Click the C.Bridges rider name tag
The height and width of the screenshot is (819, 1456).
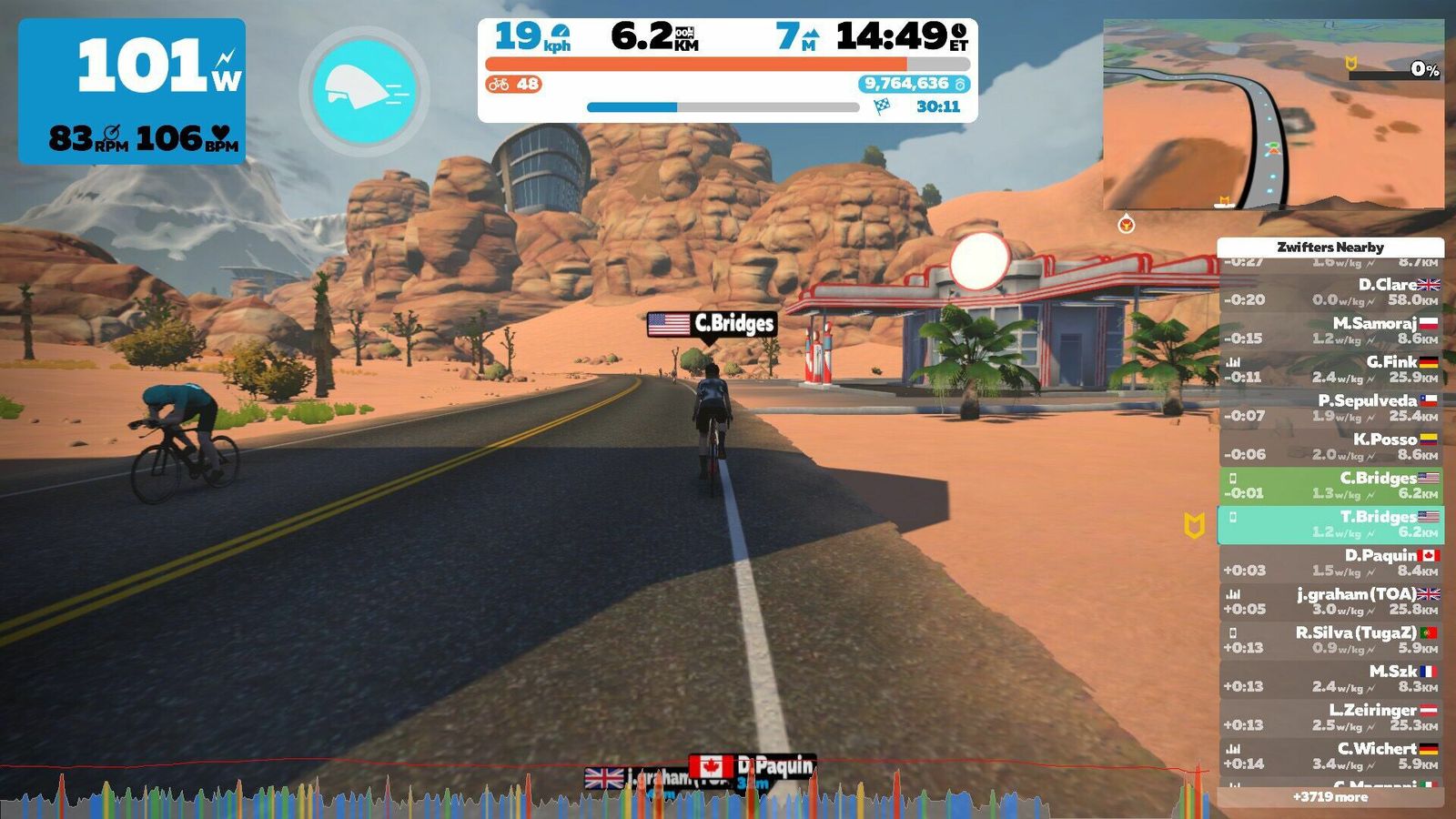point(712,324)
